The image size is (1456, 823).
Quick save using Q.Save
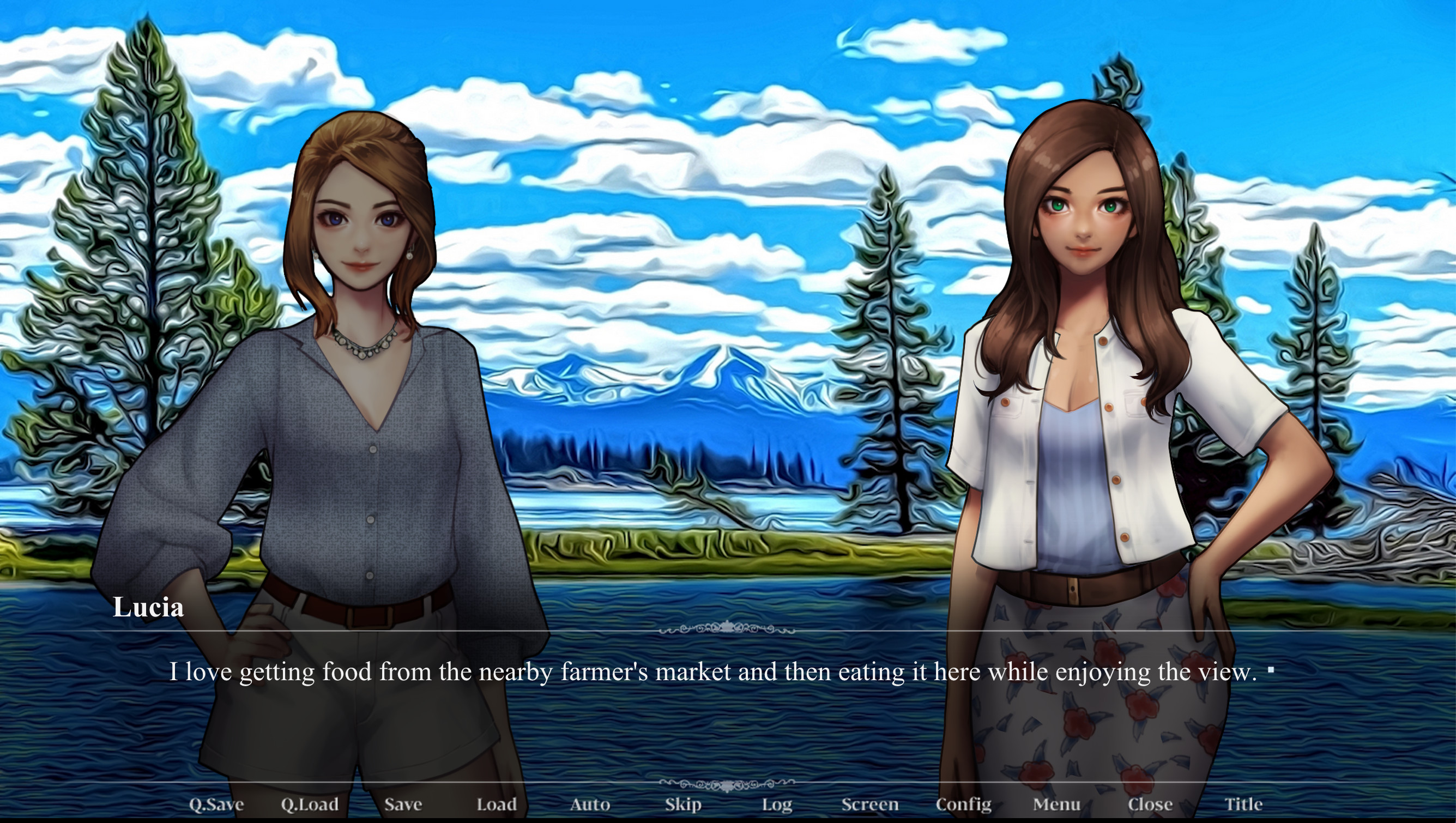coord(216,803)
